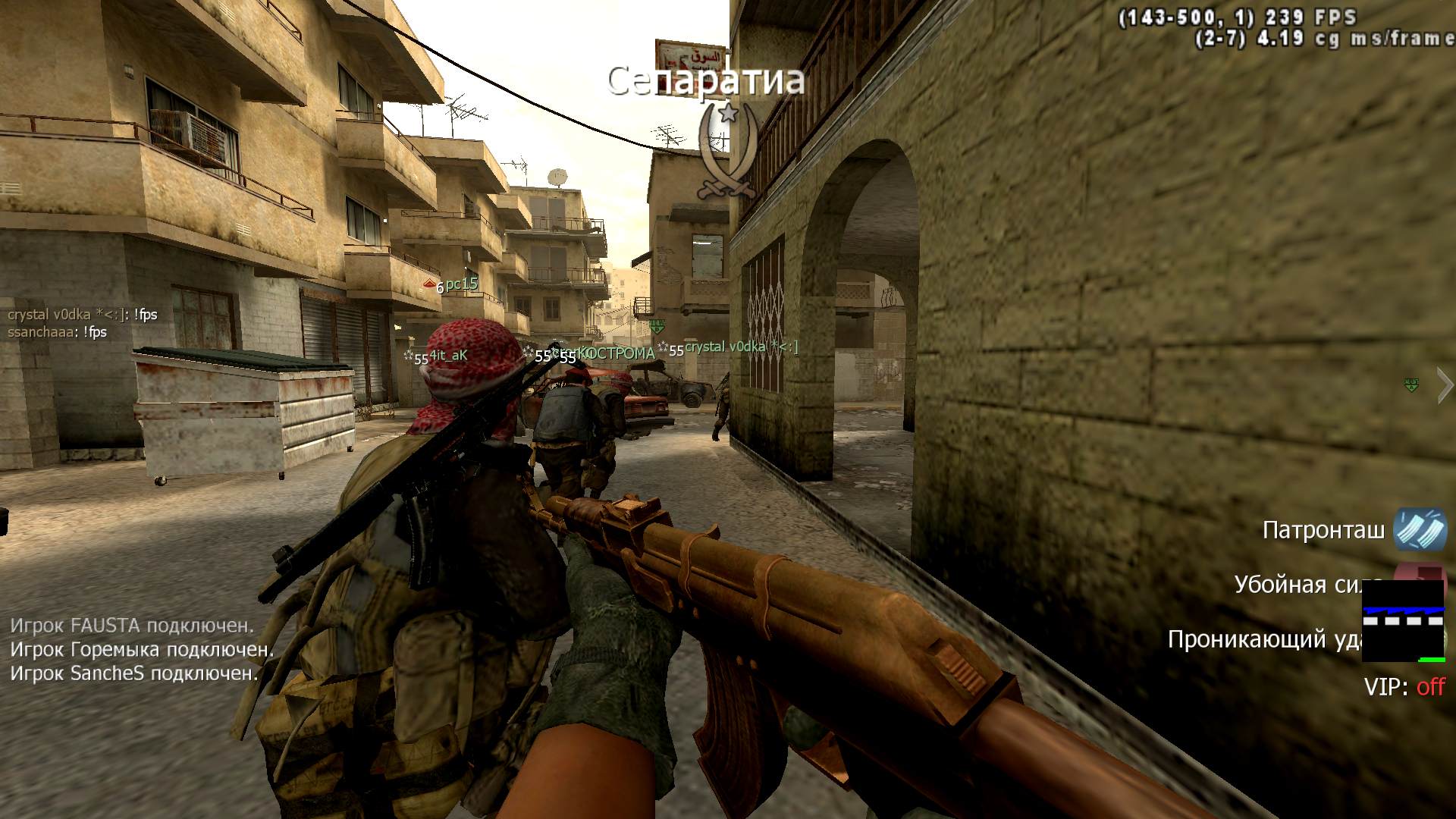Select the Патронташ perk icon
This screenshot has width=1456, height=819.
point(1420,529)
